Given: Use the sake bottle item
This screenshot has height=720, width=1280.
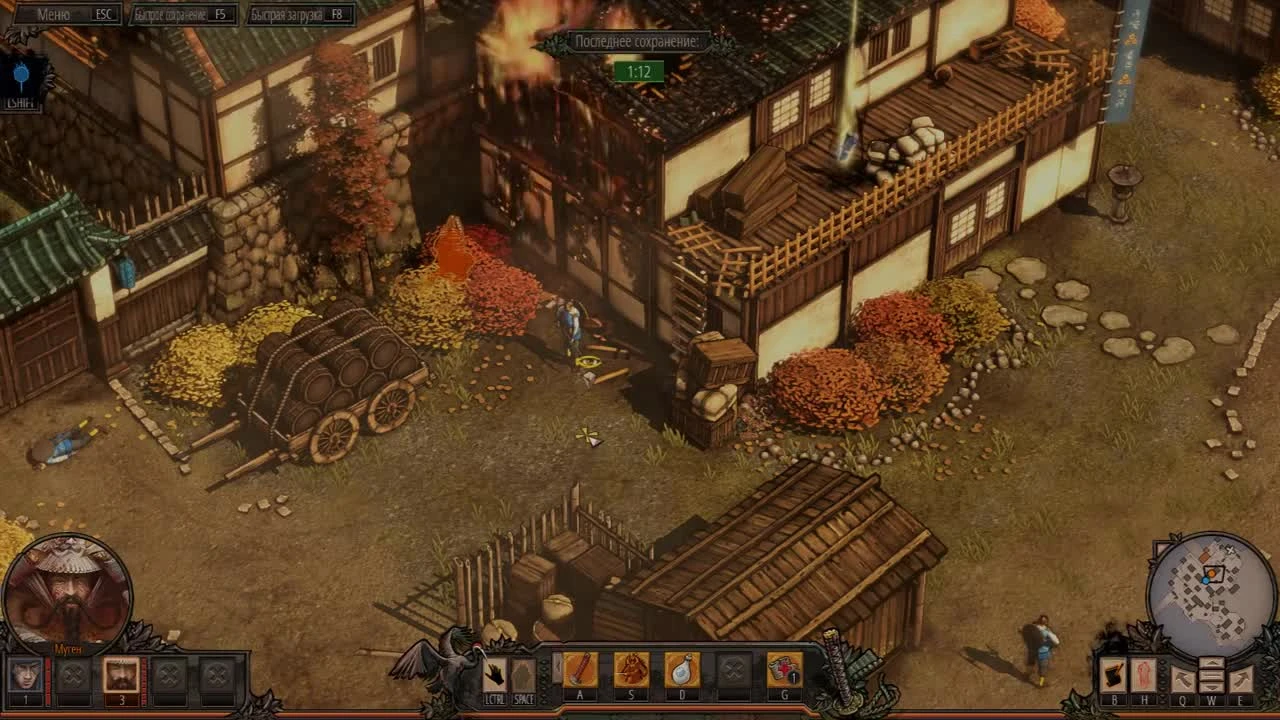Looking at the screenshot, I should [x=682, y=670].
